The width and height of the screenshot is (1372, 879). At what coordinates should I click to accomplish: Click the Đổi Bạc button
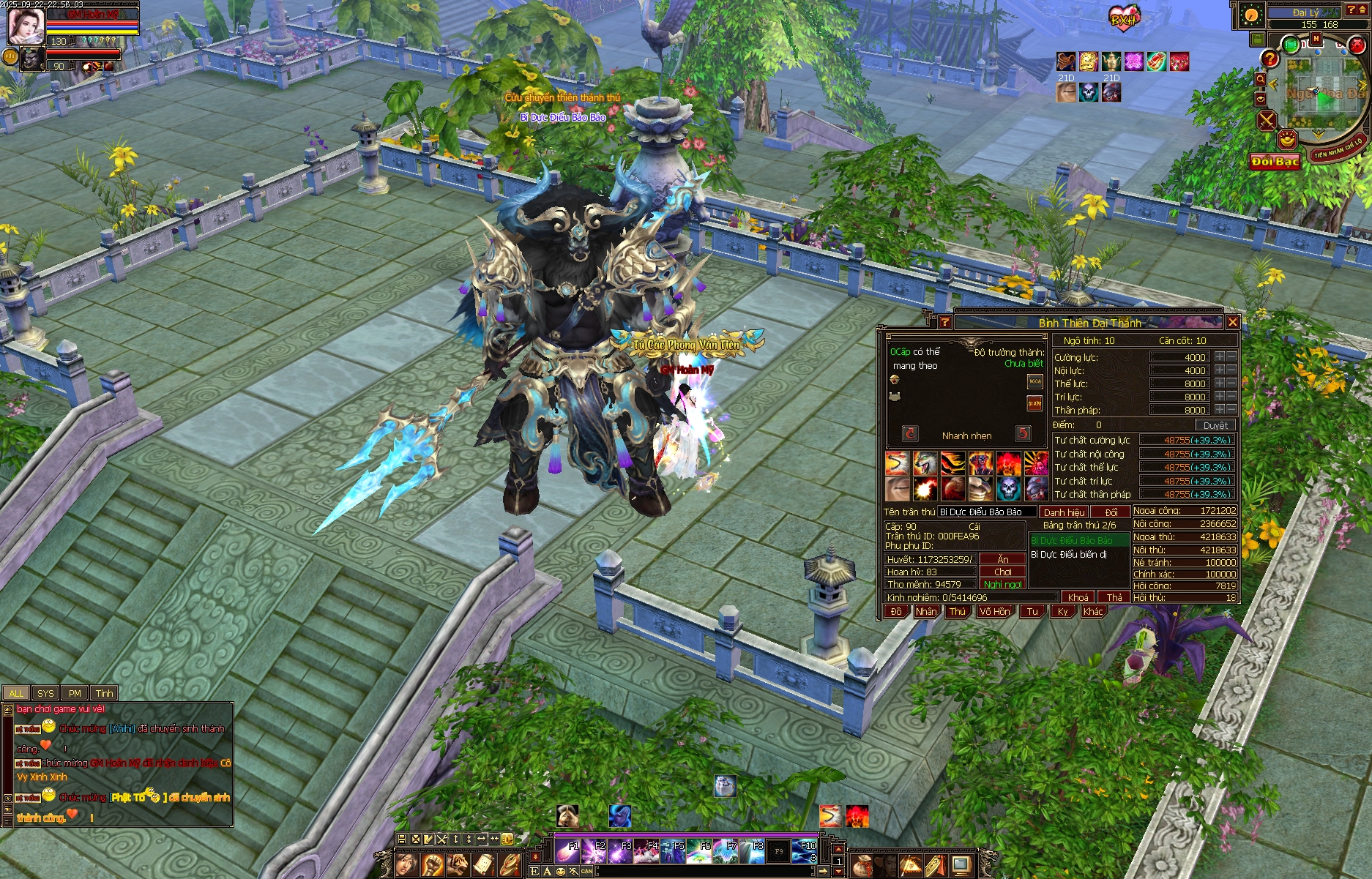coord(1275,162)
